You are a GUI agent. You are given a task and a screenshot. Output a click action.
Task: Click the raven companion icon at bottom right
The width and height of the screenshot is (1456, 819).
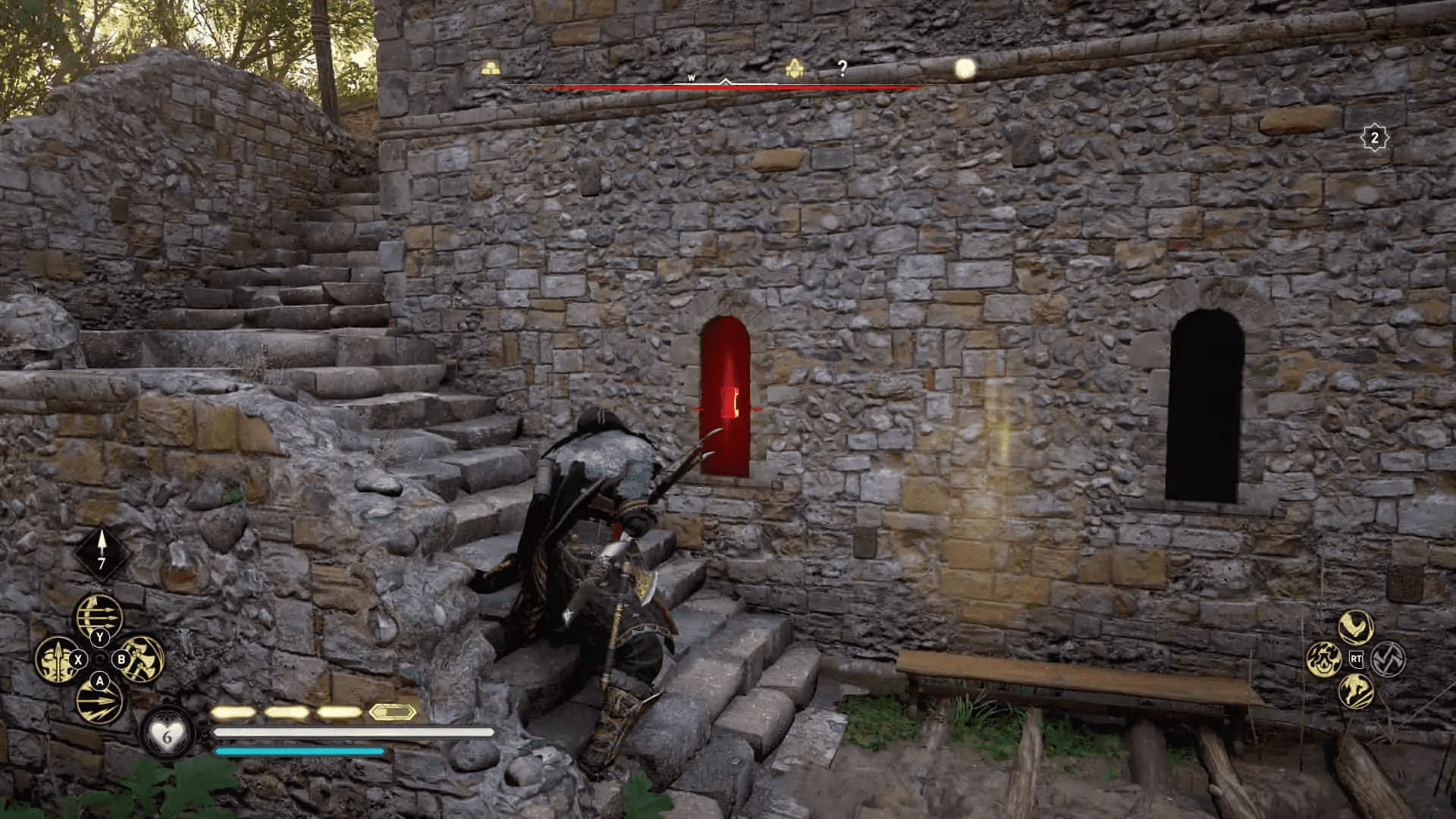tap(1355, 628)
